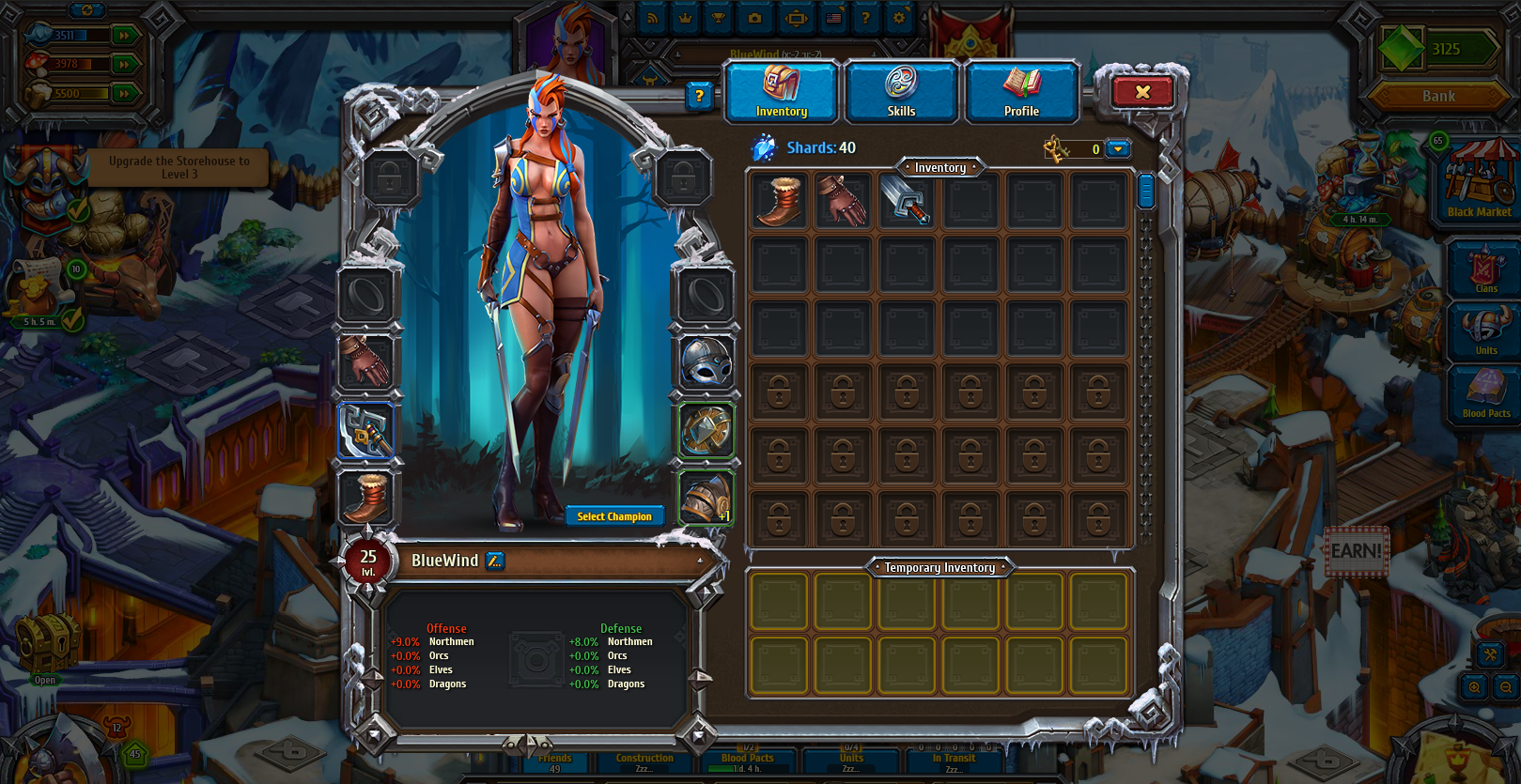The width and height of the screenshot is (1521, 784).
Task: Open the blue question mark help
Action: pos(699,95)
